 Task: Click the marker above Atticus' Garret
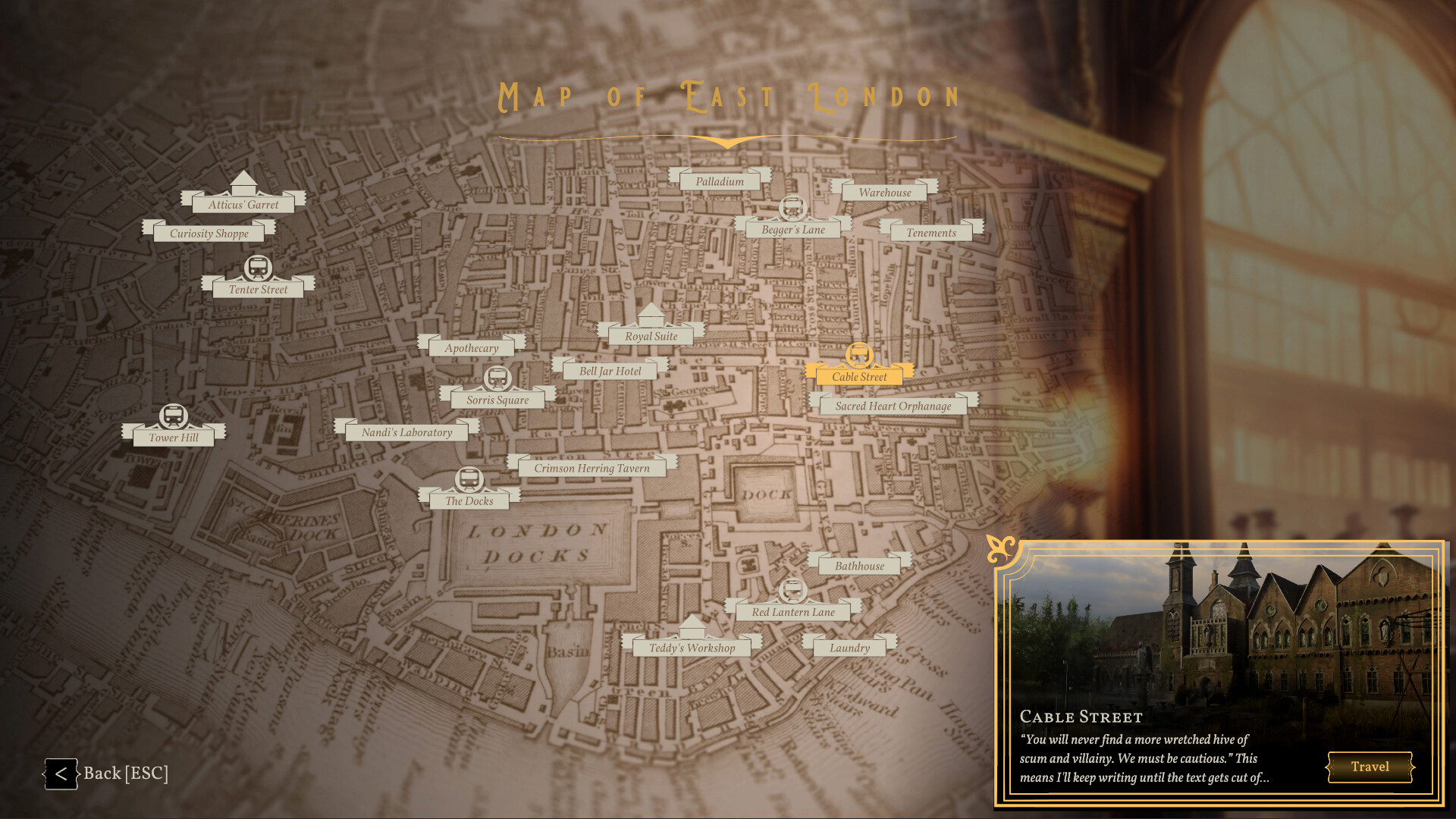point(243,183)
